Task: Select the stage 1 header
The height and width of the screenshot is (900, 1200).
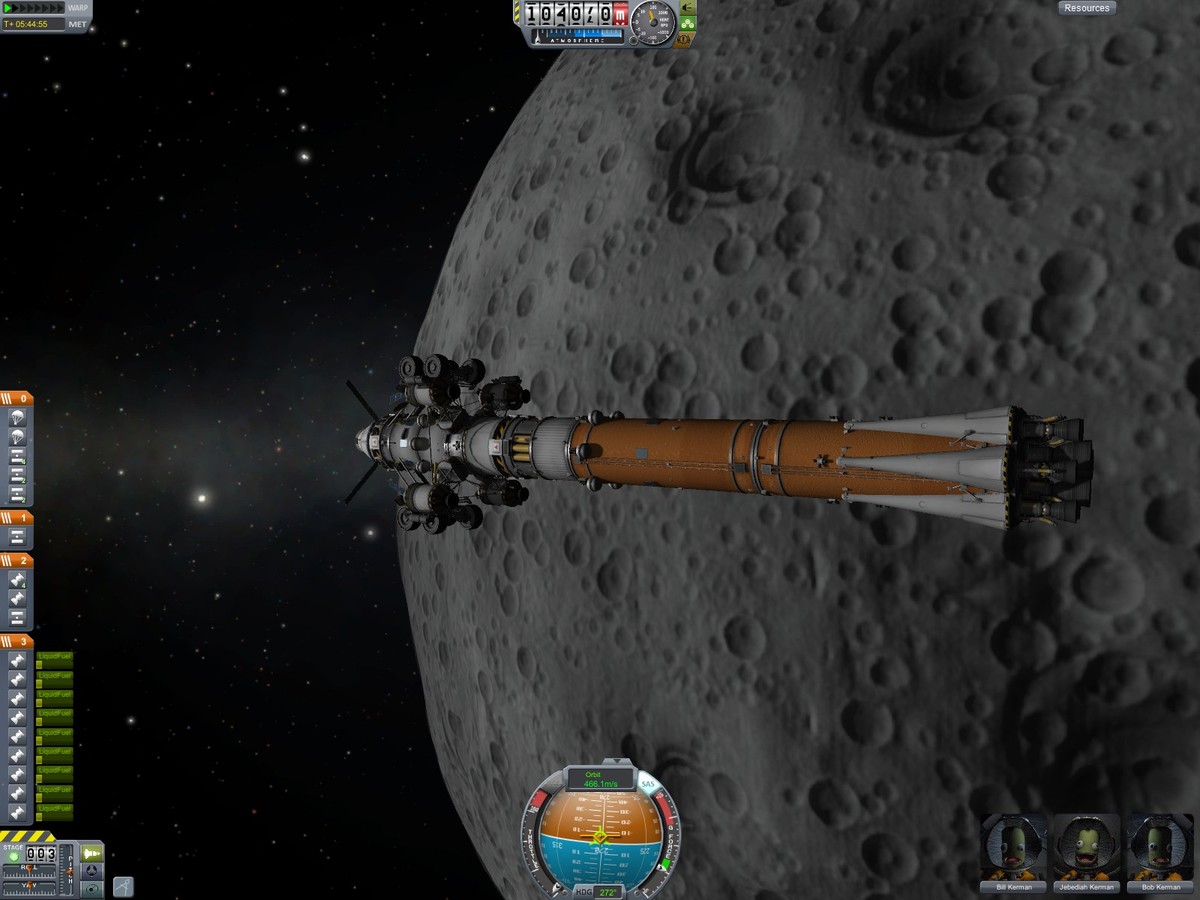Action: 17,518
